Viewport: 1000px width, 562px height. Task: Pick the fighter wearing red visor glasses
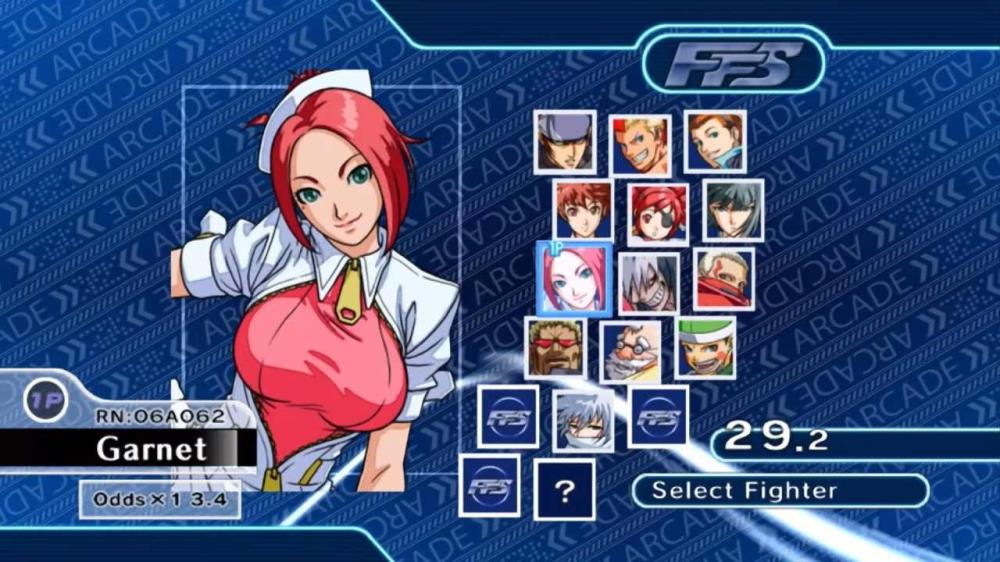(555, 348)
